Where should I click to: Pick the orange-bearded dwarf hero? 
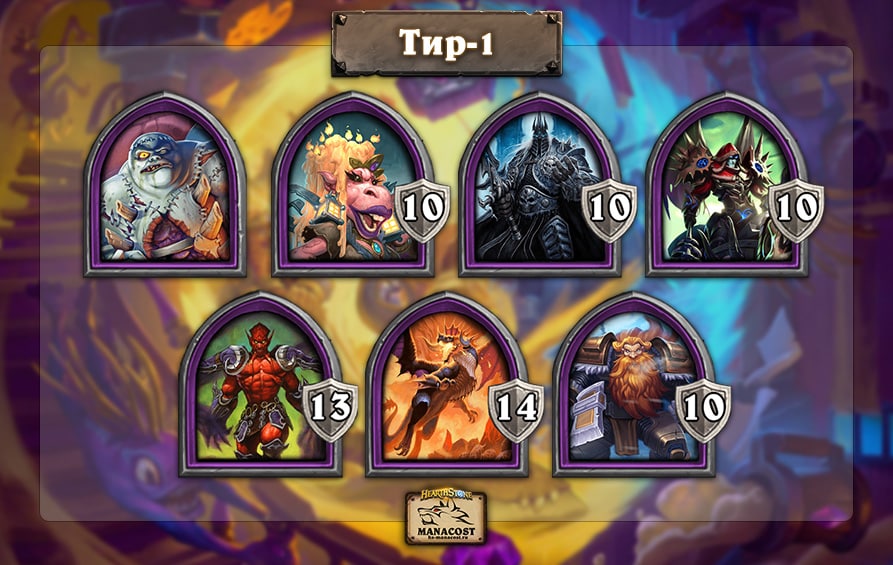627,387
